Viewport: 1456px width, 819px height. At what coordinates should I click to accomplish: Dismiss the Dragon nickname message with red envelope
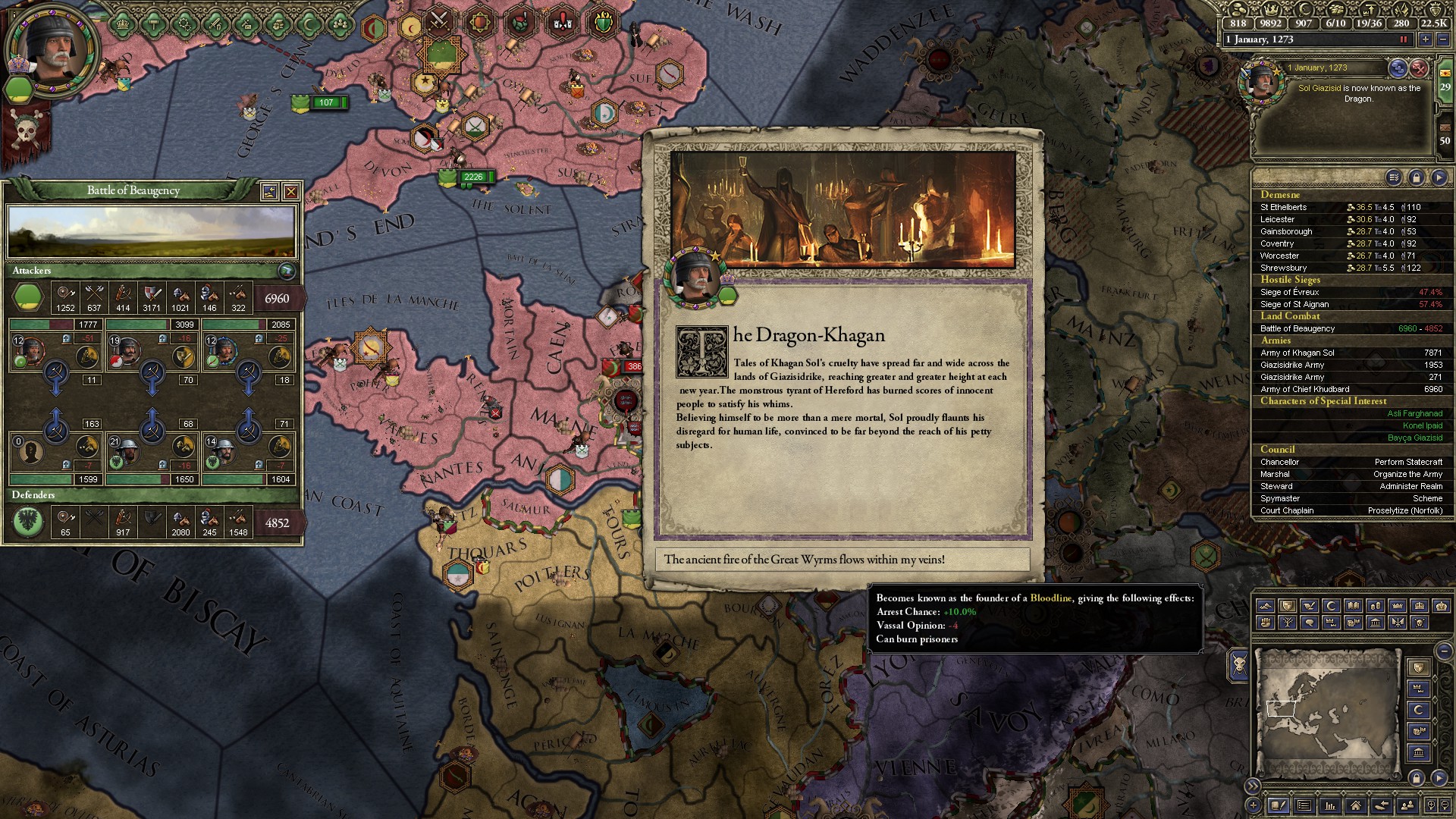[x=1419, y=69]
